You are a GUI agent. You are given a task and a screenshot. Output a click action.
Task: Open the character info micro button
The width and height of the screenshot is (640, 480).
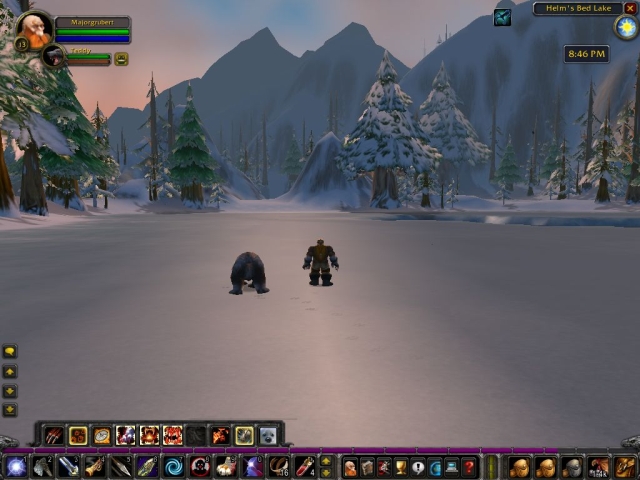(x=350, y=467)
